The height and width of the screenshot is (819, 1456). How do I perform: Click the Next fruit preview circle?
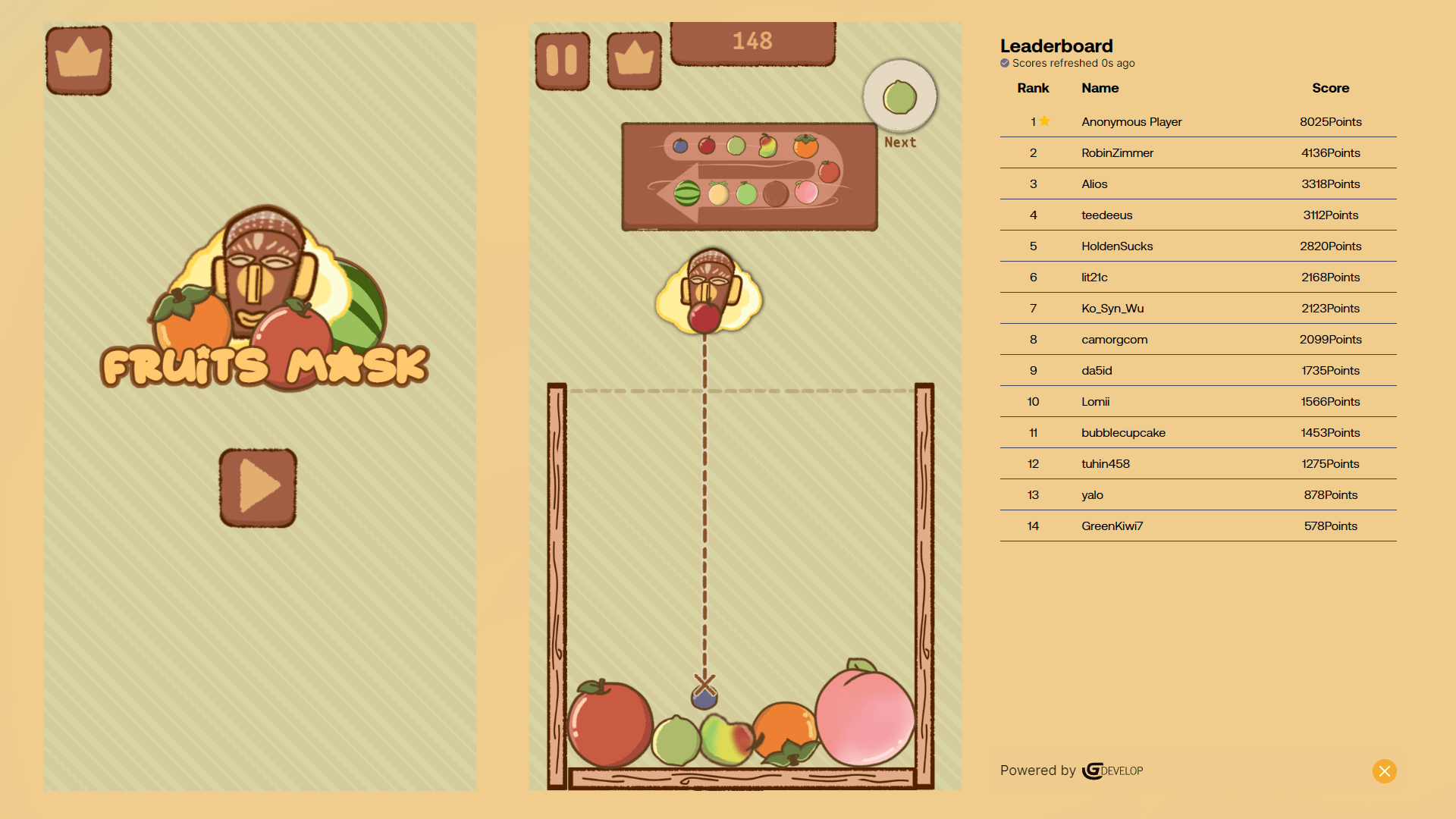click(x=899, y=96)
